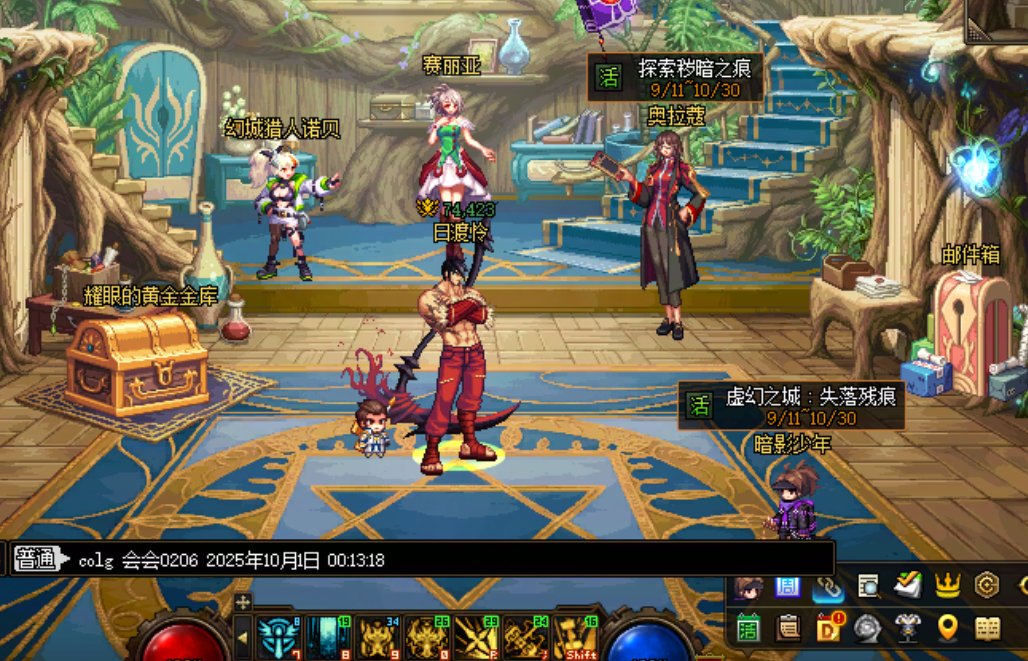Open the D calendar with alert badge
The image size is (1028, 661).
(828, 628)
